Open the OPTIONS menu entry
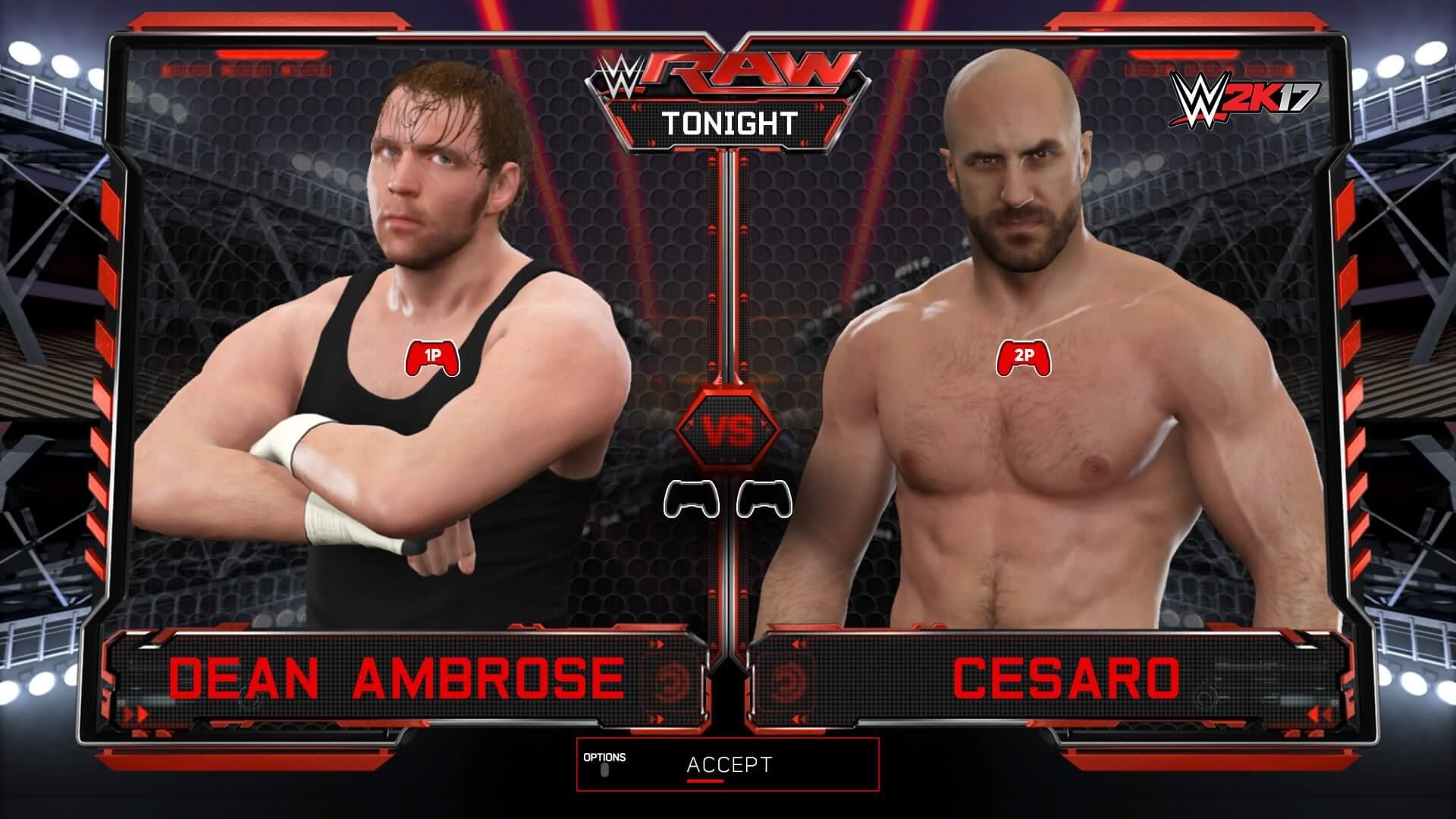This screenshot has width=1456, height=819. pos(604,758)
